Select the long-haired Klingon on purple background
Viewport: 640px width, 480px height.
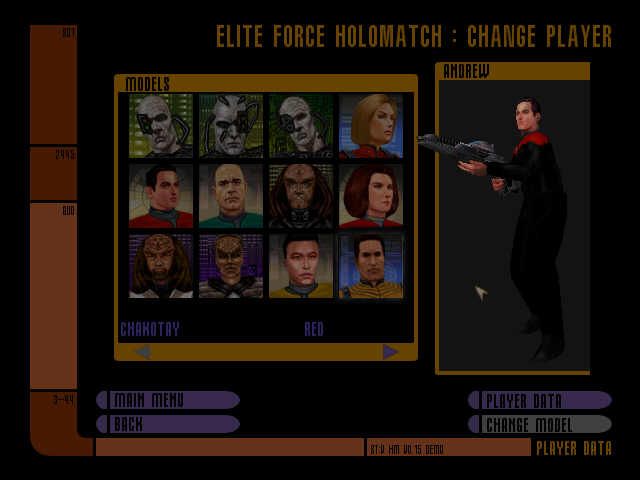161,266
